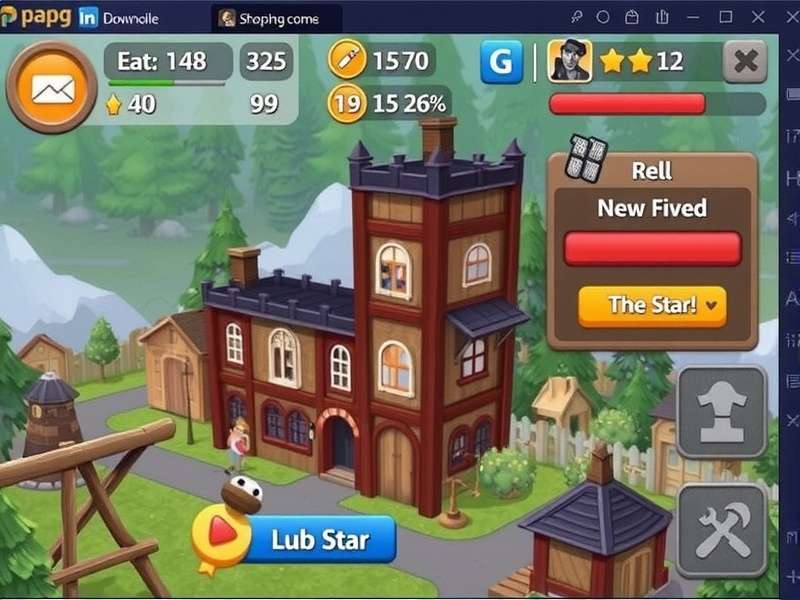This screenshot has width=800, height=600.
Task: Click the grey upgrade arrow button
Action: [x=722, y=412]
